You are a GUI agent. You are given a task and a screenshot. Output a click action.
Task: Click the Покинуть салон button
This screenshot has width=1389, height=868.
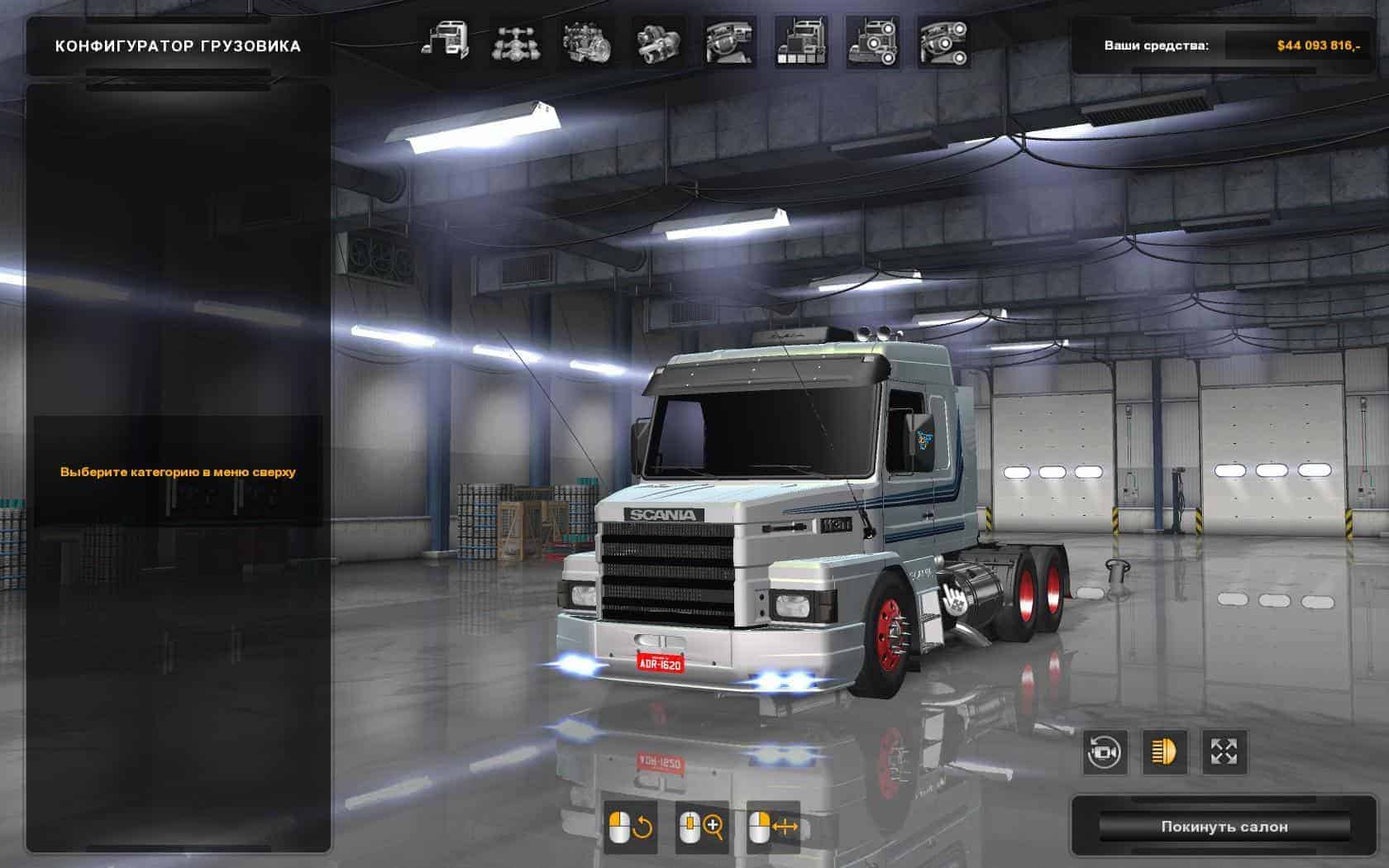(1224, 827)
